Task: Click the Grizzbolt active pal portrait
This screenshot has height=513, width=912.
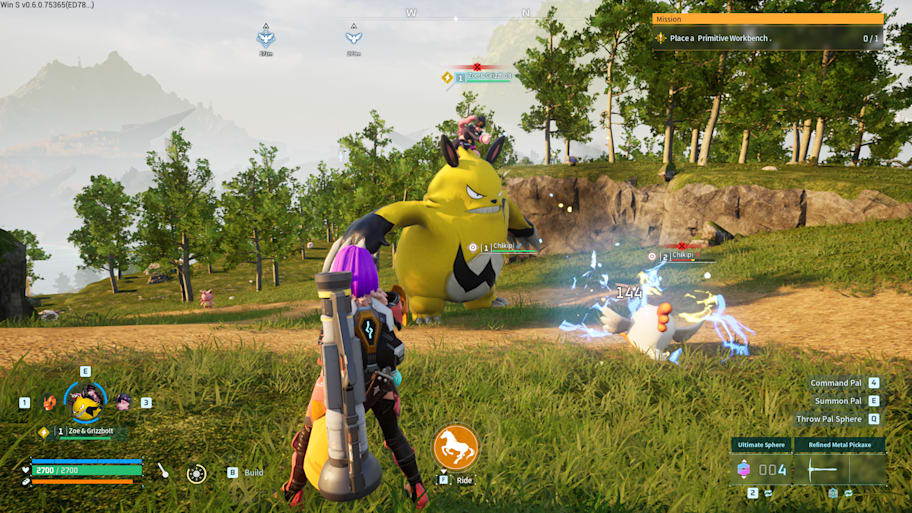Action: [87, 402]
